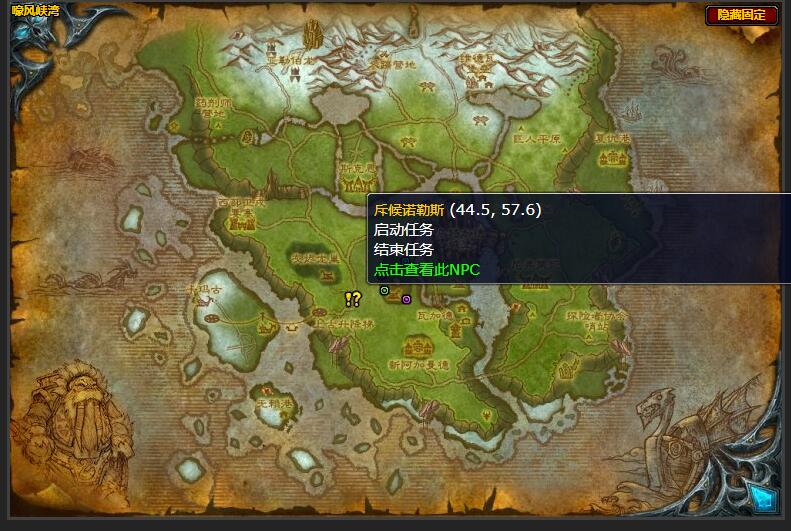Image resolution: width=791 pixels, height=531 pixels.
Task: Open the 点击查看此NPC link in tooltip
Action: pyautogui.click(x=427, y=269)
